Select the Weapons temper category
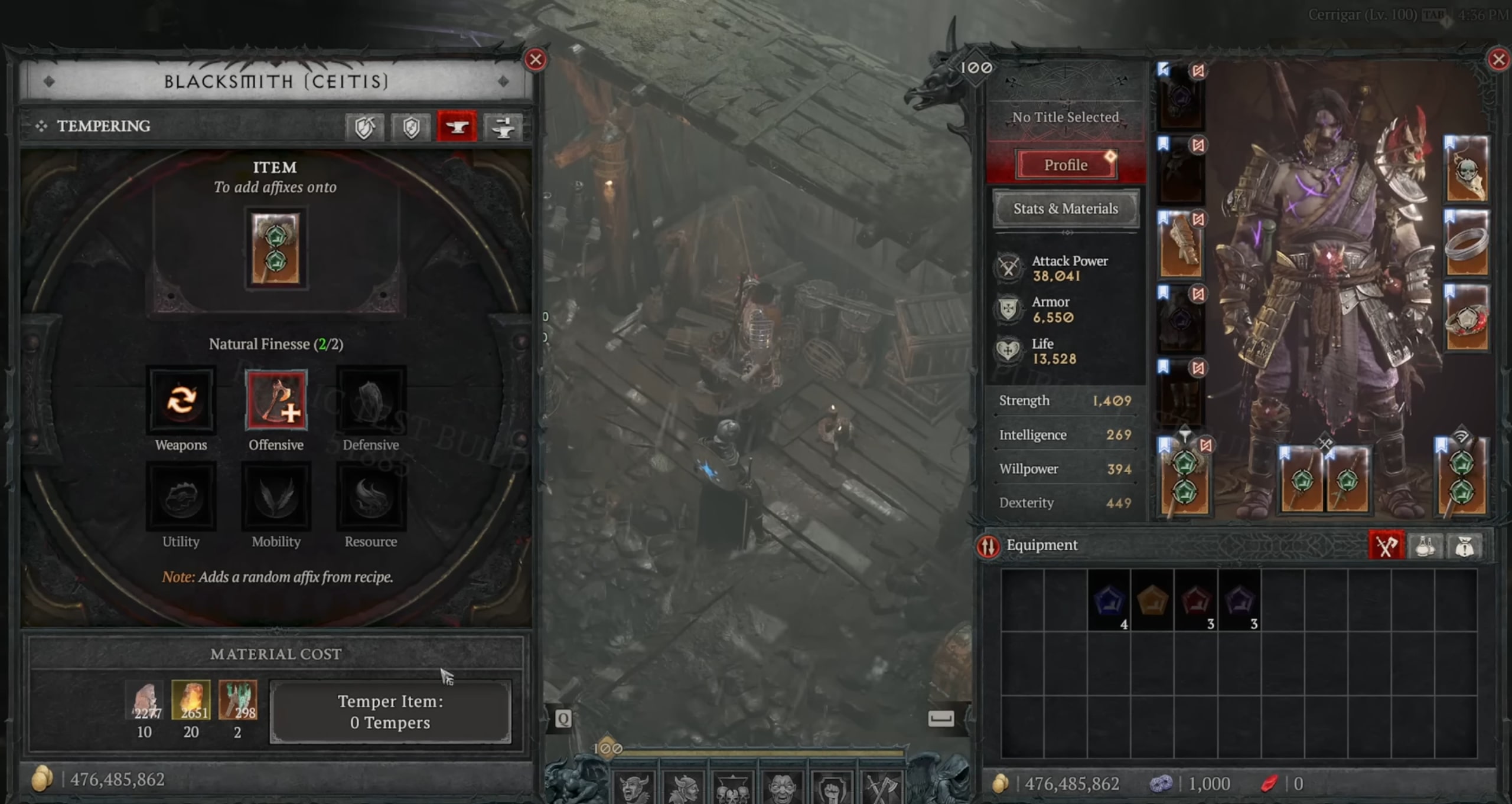The width and height of the screenshot is (1512, 804). pyautogui.click(x=181, y=400)
